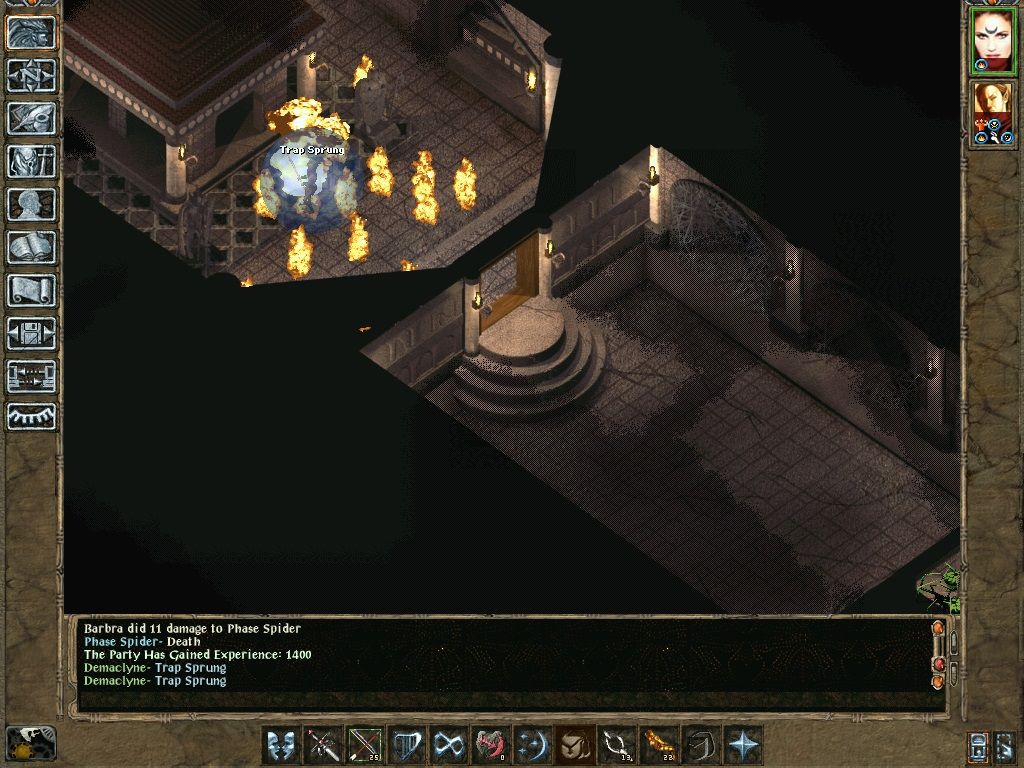This screenshot has width=1024, height=768.
Task: Open the priest scroll
Action: click(x=31, y=290)
